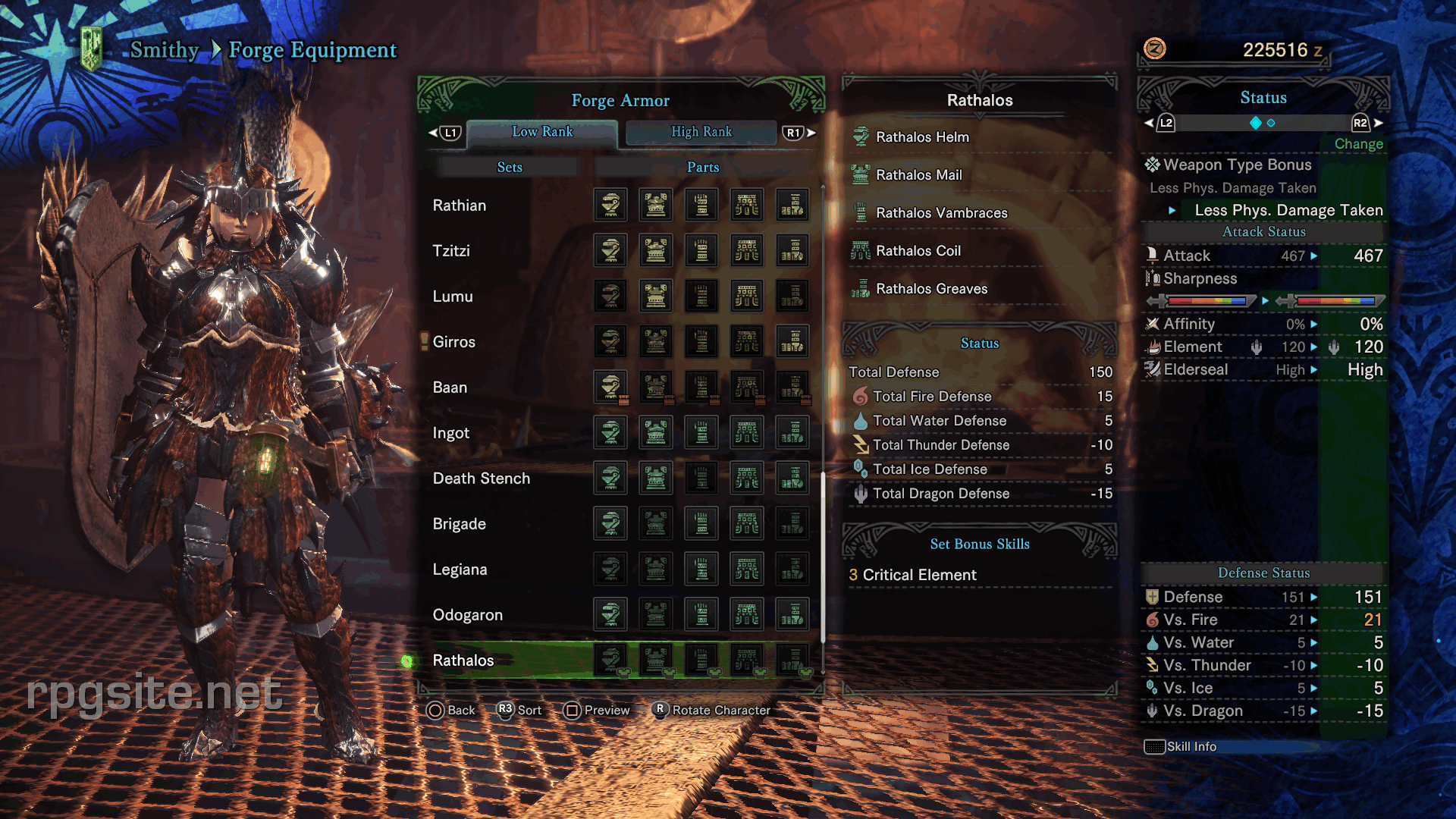Select the Ingot chest armor icon
The image size is (1456, 819).
656,432
